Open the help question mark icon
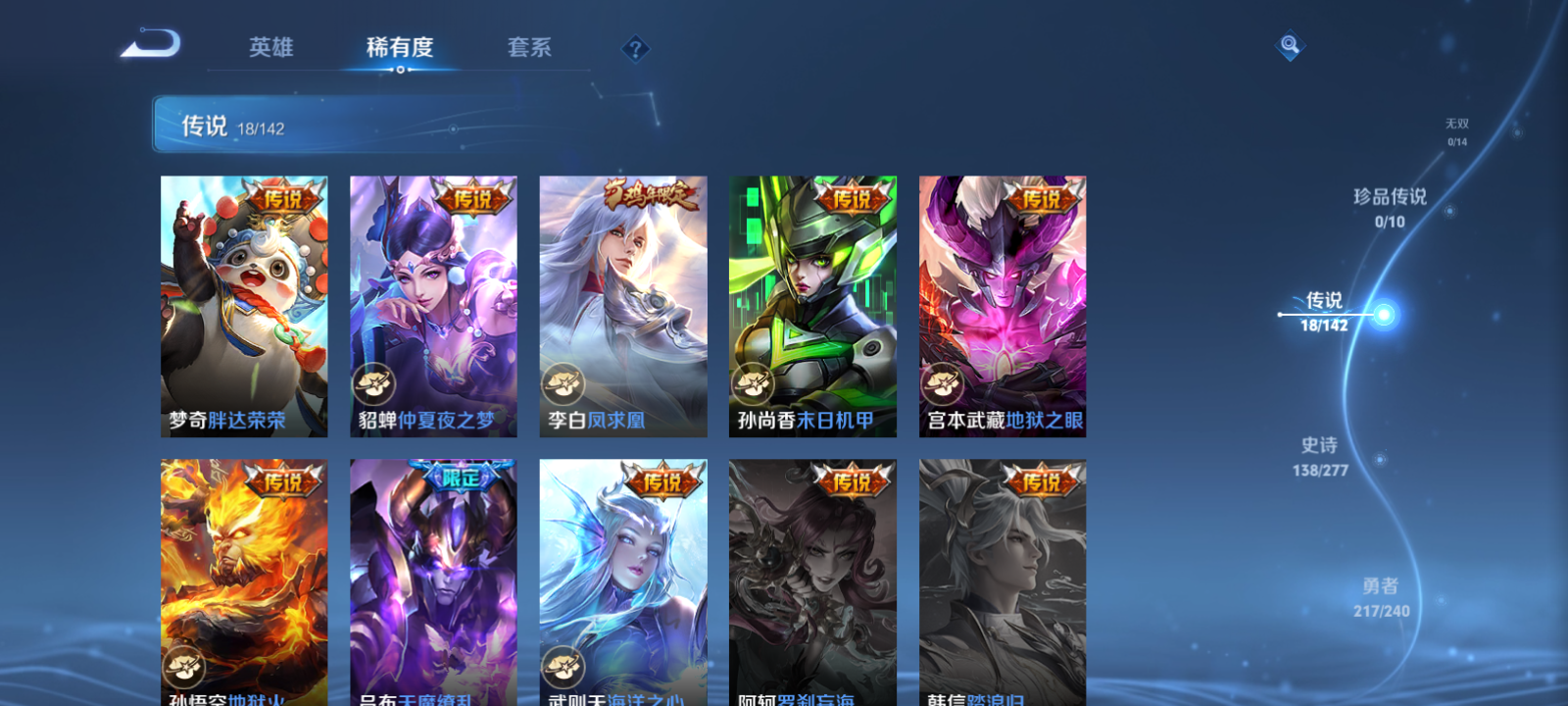 pyautogui.click(x=637, y=48)
